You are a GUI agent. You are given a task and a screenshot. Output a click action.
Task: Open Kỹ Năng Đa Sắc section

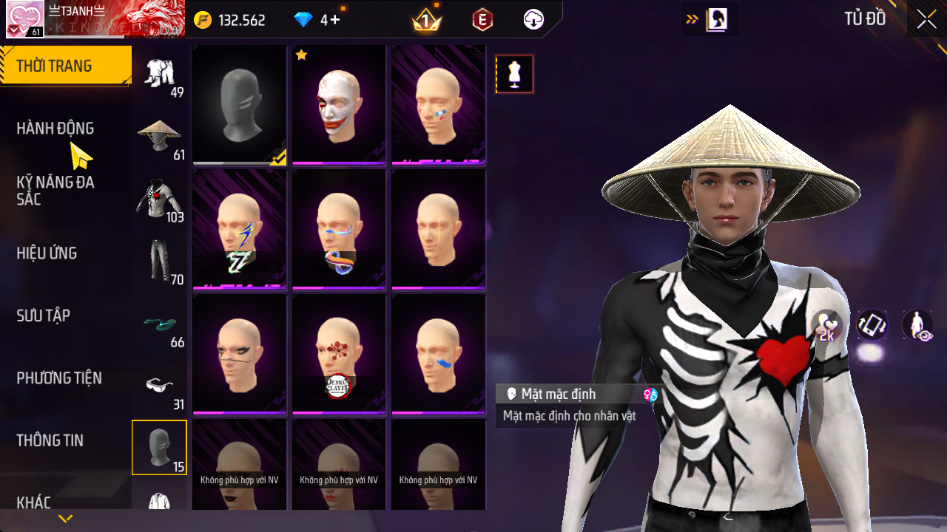tap(56, 190)
